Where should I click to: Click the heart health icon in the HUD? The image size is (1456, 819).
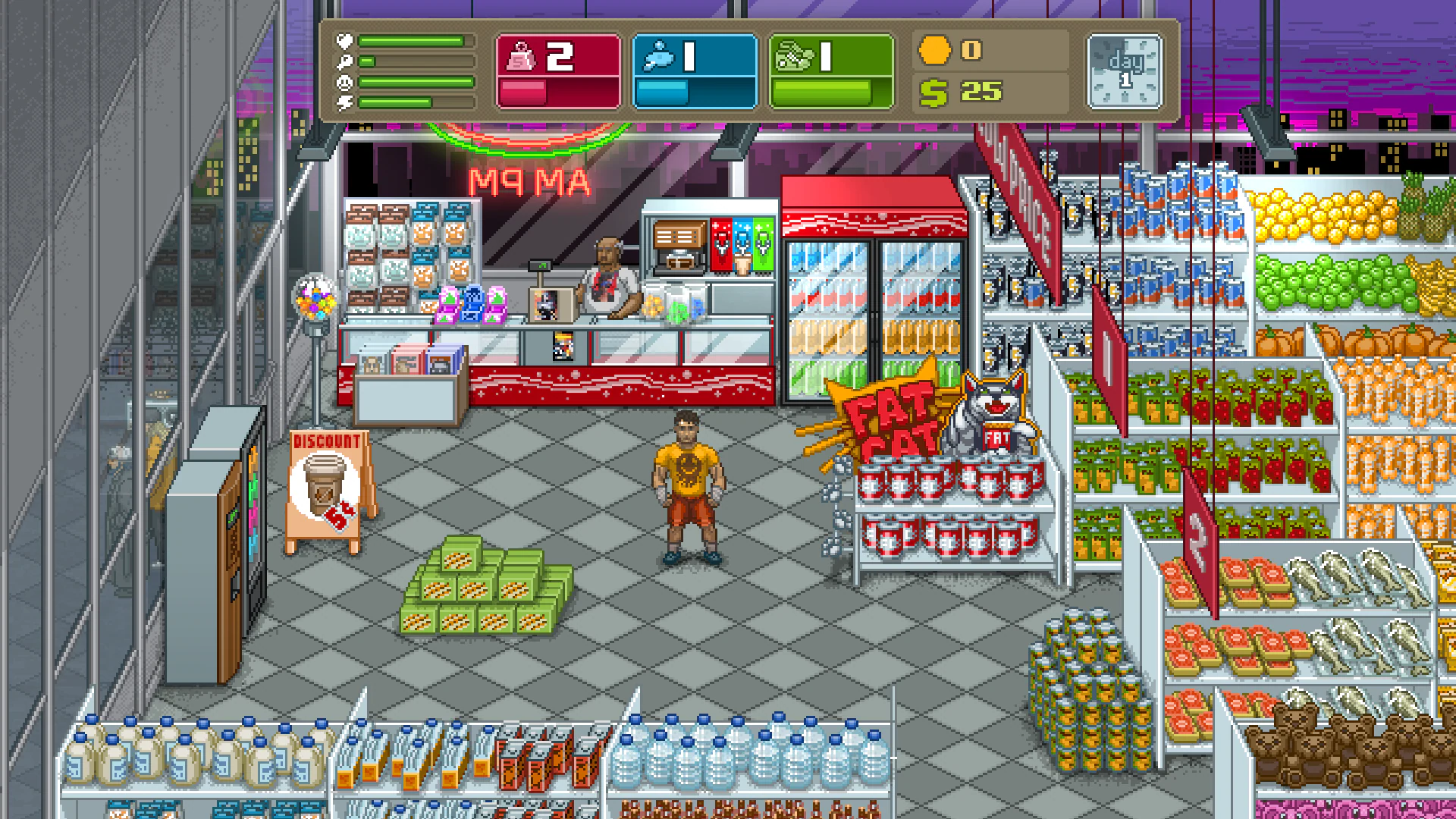(x=345, y=40)
